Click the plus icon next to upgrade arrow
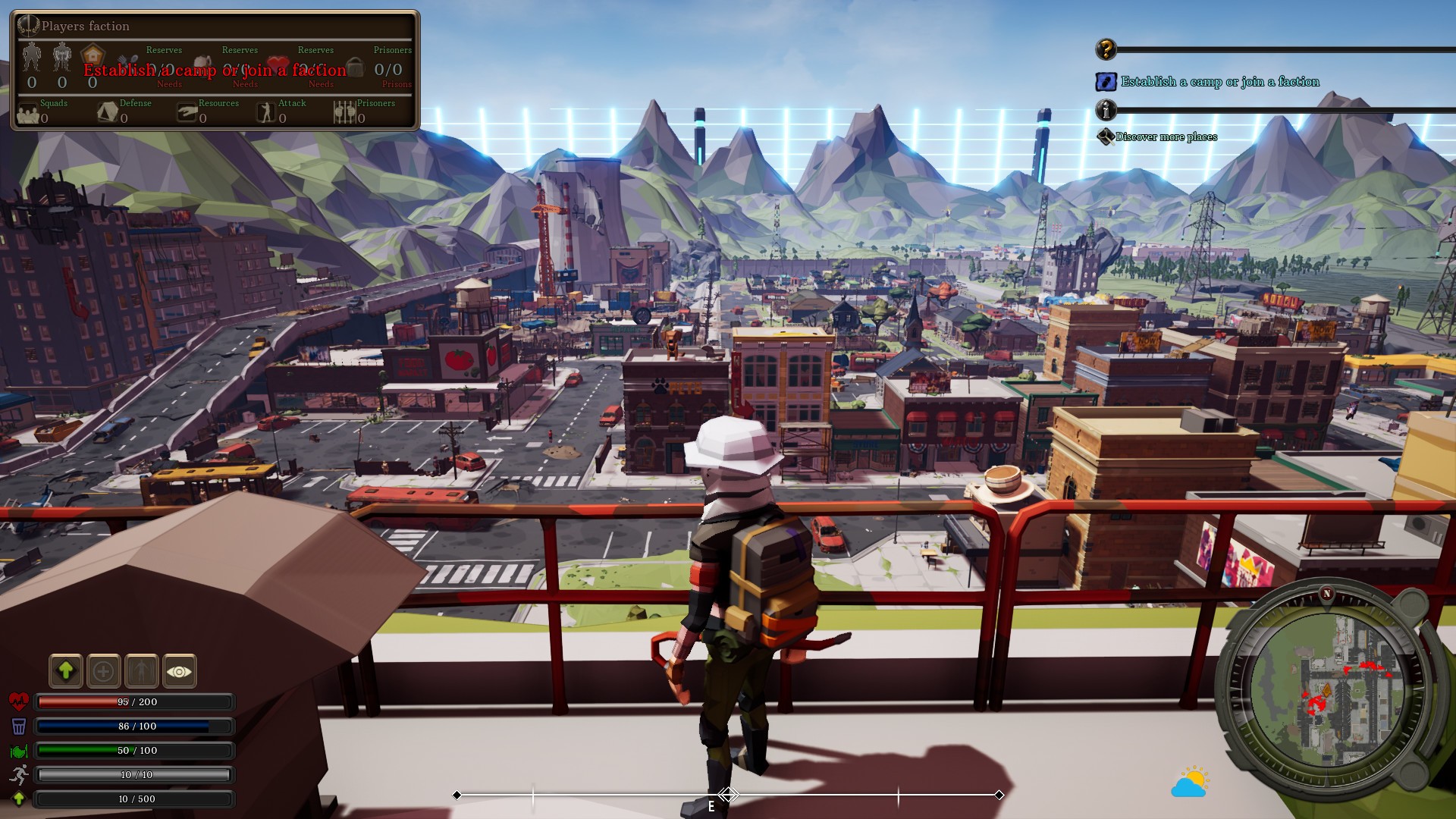 104,670
